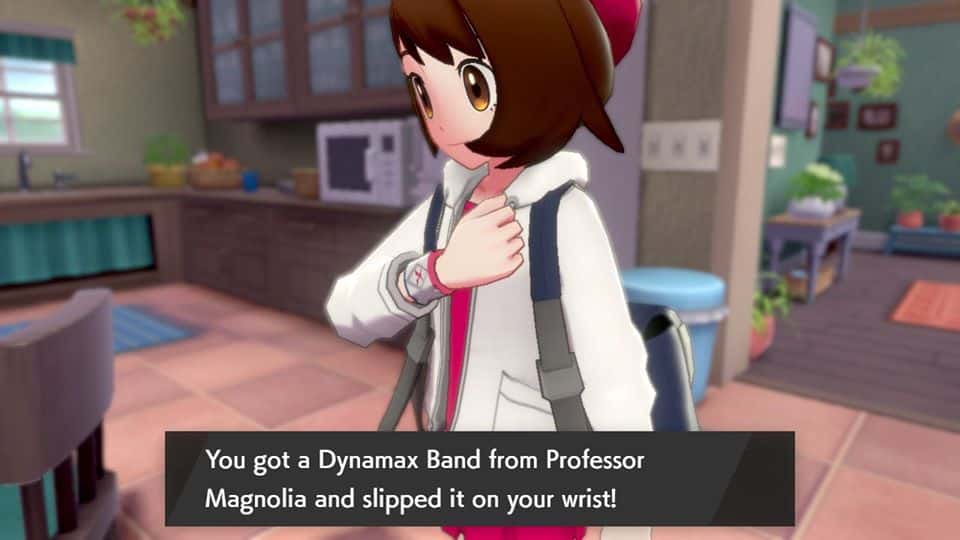Advance the Dynamax Band message box
Viewport: 960px width, 540px height.
pyautogui.click(x=479, y=478)
